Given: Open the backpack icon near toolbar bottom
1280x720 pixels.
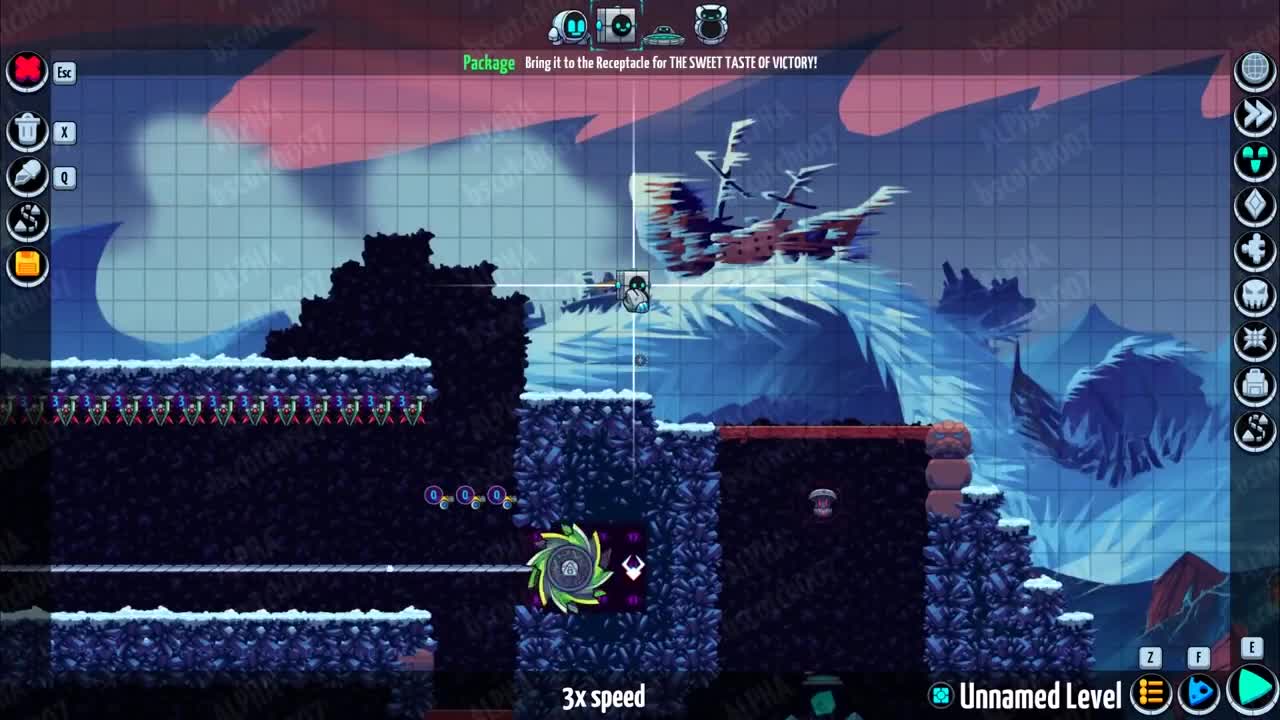Looking at the screenshot, I should pos(1255,385).
